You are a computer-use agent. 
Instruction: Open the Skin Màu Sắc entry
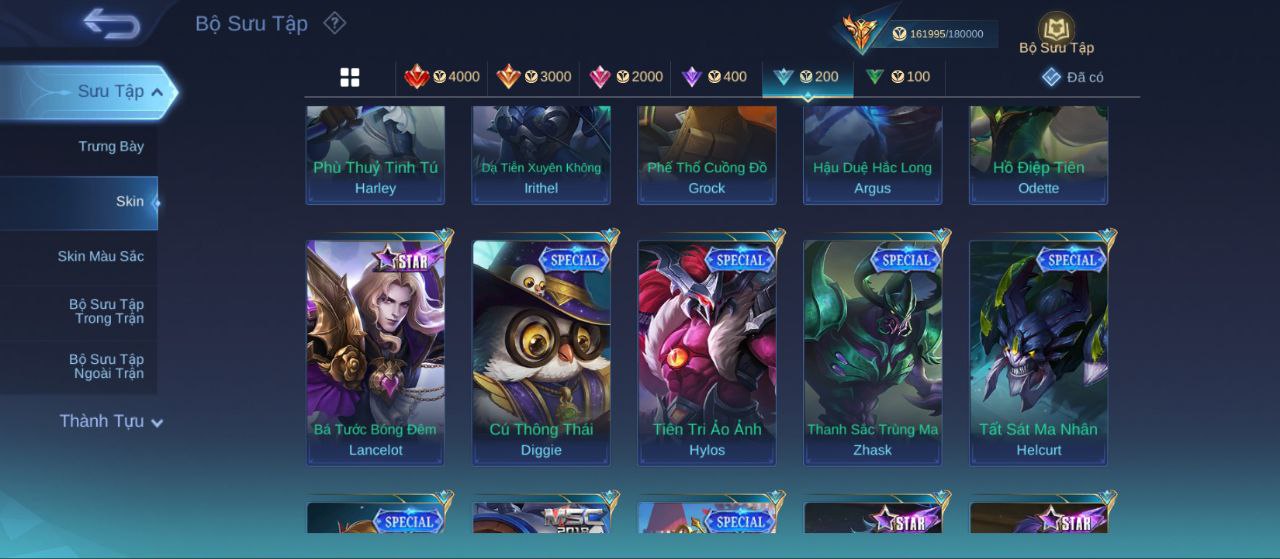100,256
